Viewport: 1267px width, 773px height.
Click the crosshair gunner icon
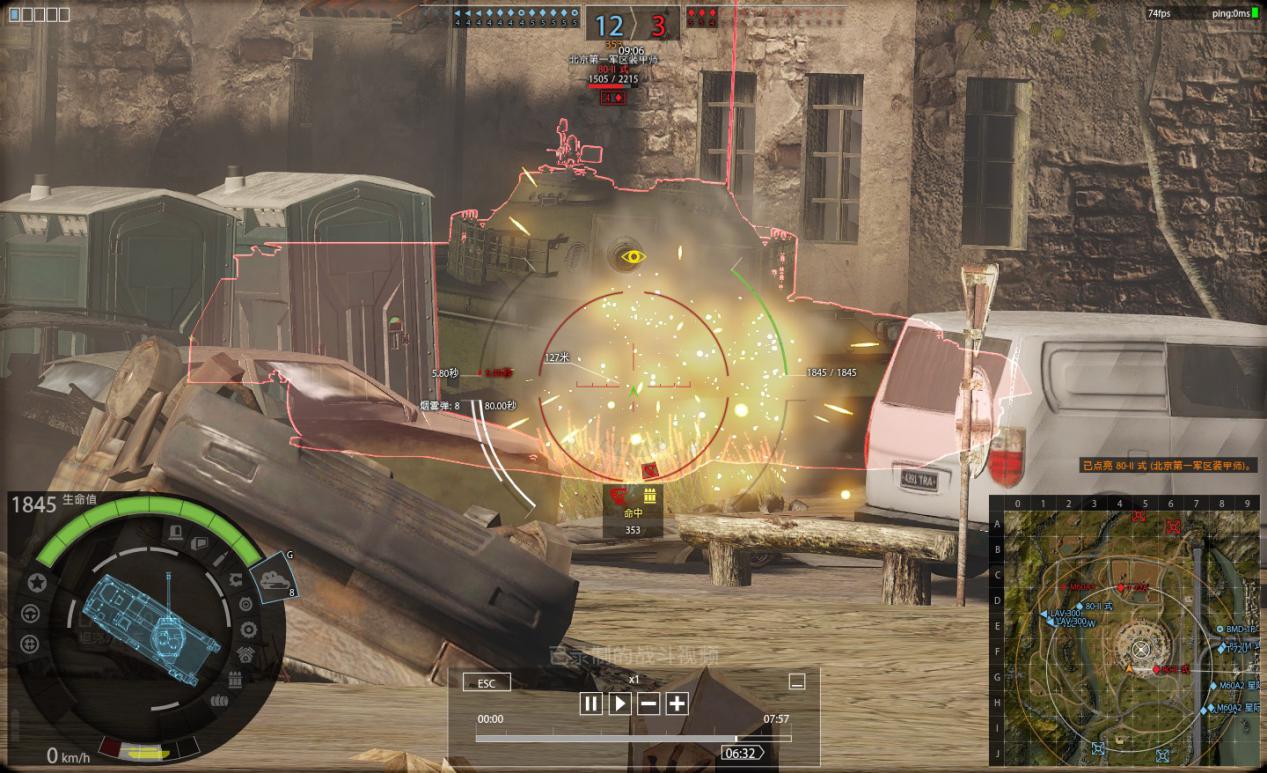tap(30, 642)
